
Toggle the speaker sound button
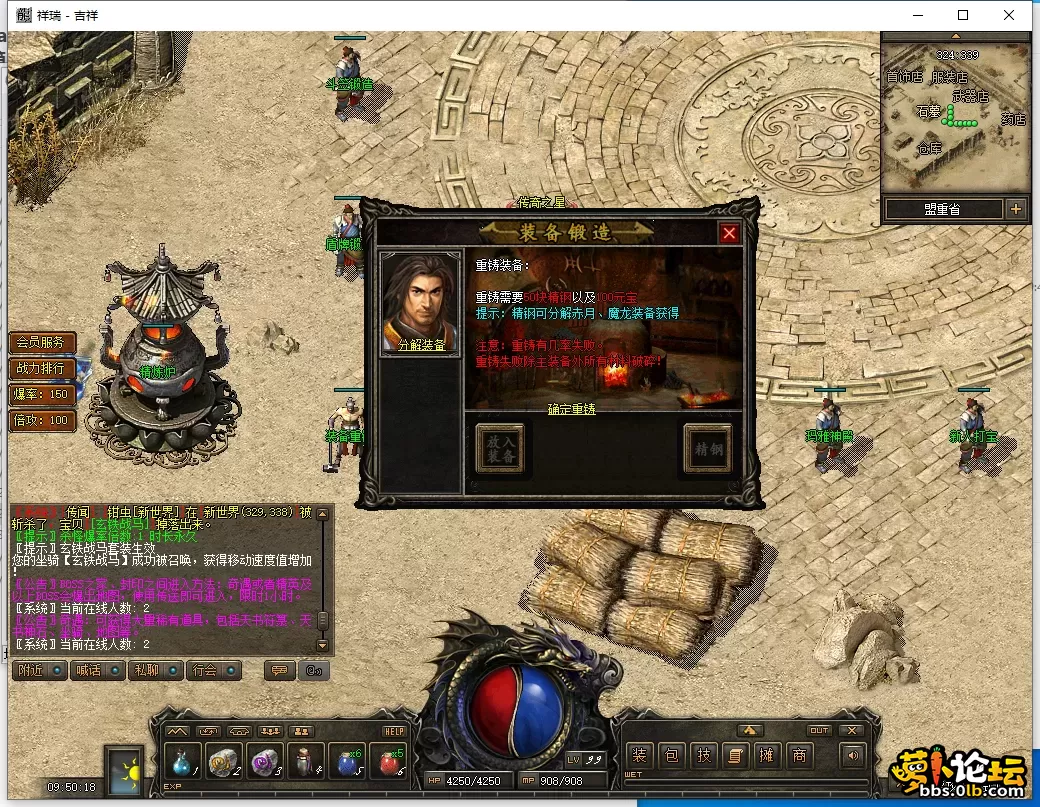pos(852,756)
